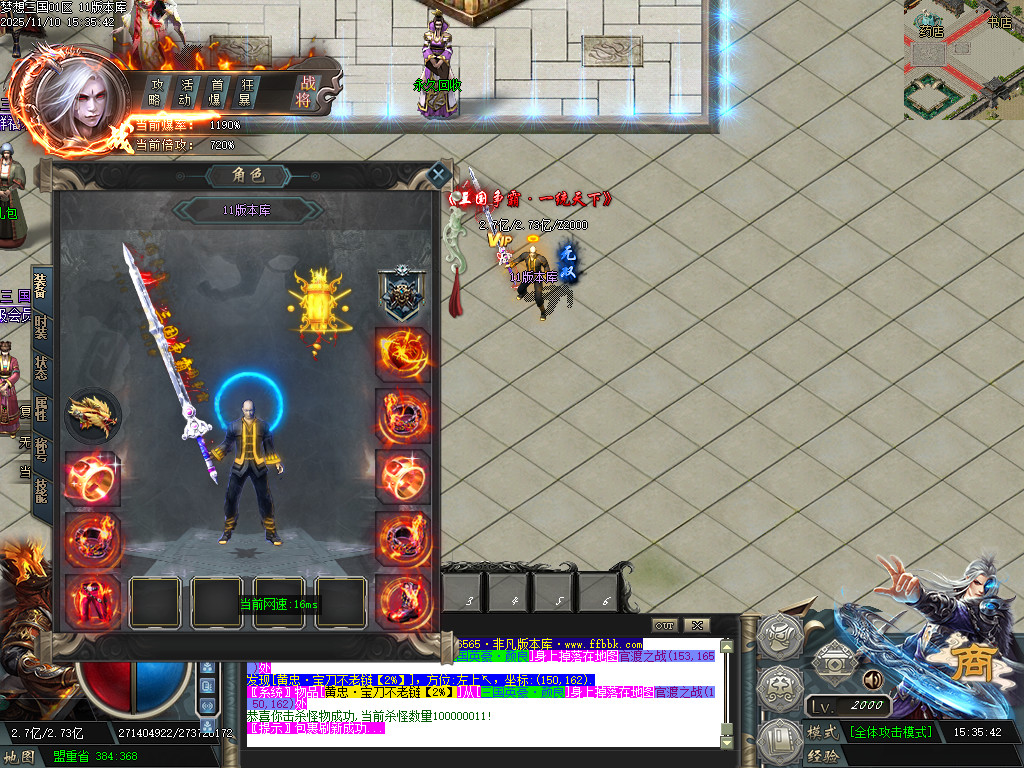Close the 角色 character panel
Screen dimensions: 1024x768
tap(437, 175)
